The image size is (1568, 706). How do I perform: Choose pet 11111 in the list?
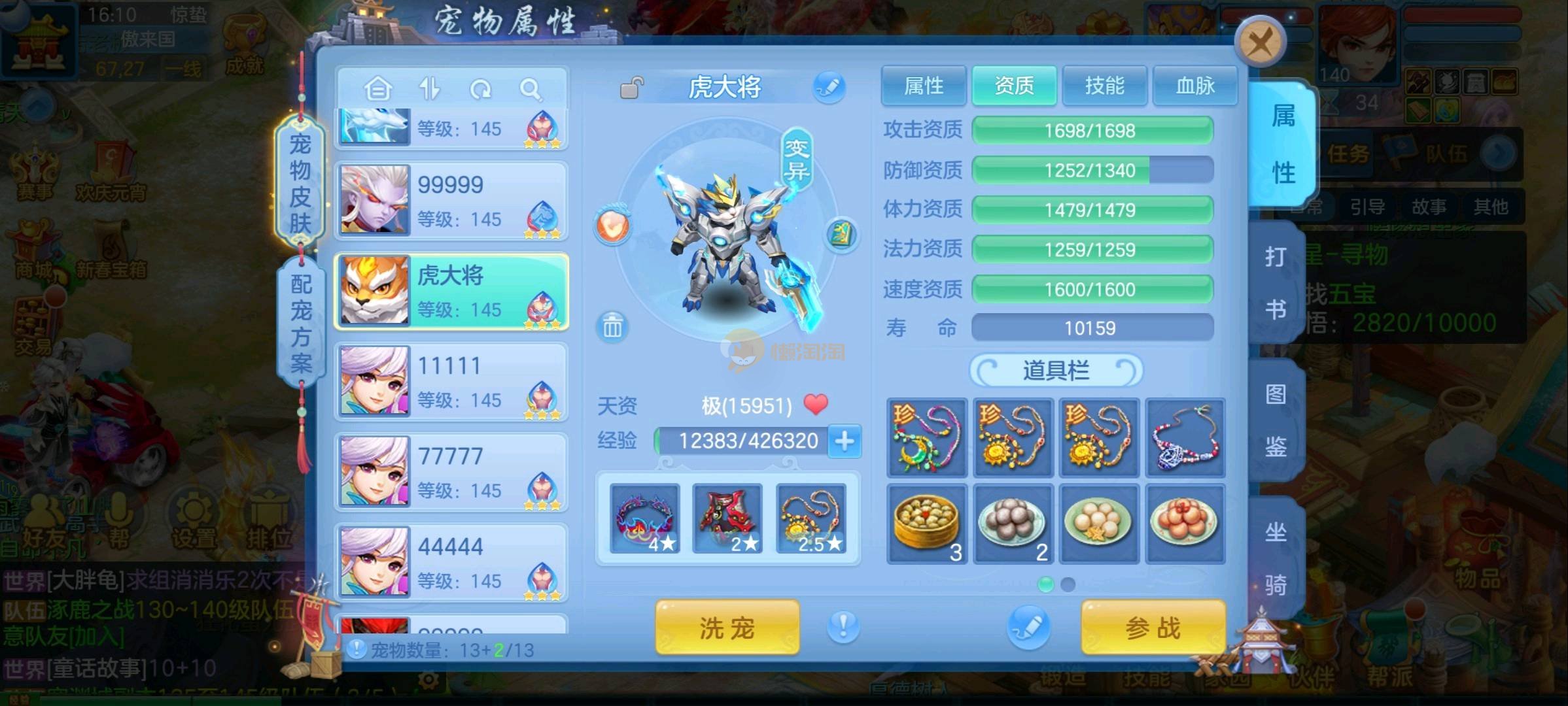coord(451,382)
